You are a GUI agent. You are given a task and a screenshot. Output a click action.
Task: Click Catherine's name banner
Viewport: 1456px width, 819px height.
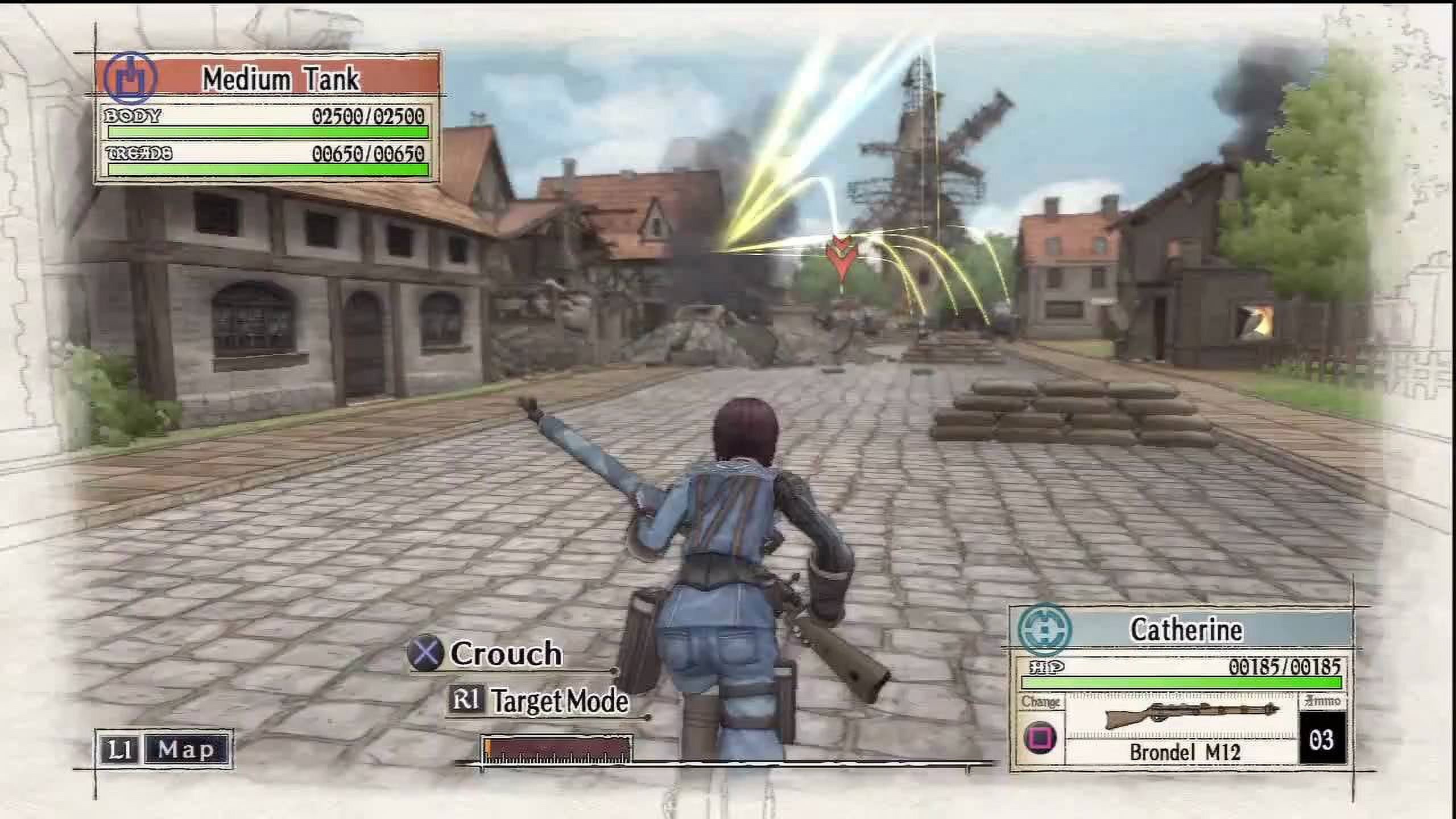pyautogui.click(x=1186, y=630)
